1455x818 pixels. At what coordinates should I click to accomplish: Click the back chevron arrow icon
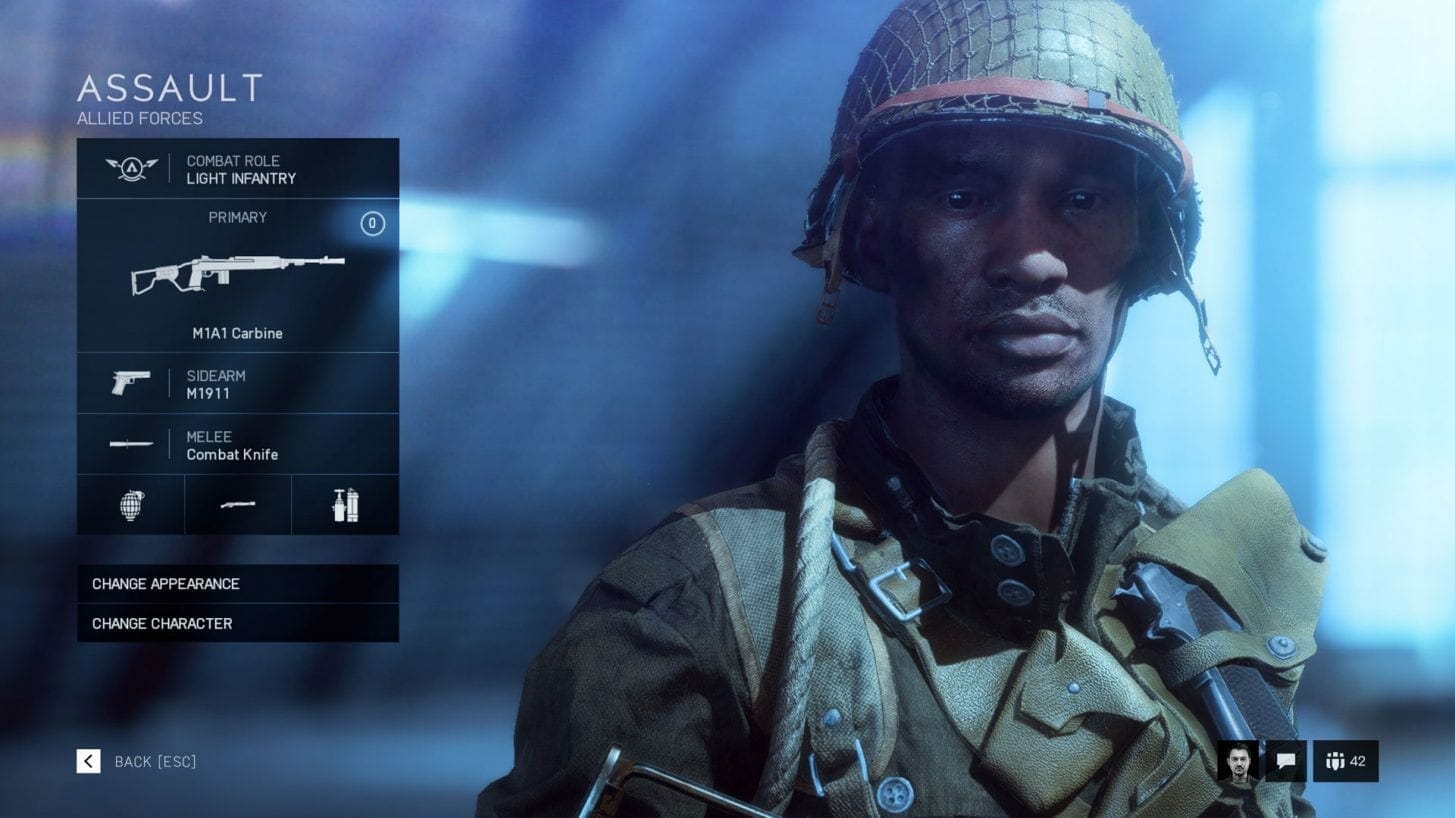[x=88, y=761]
